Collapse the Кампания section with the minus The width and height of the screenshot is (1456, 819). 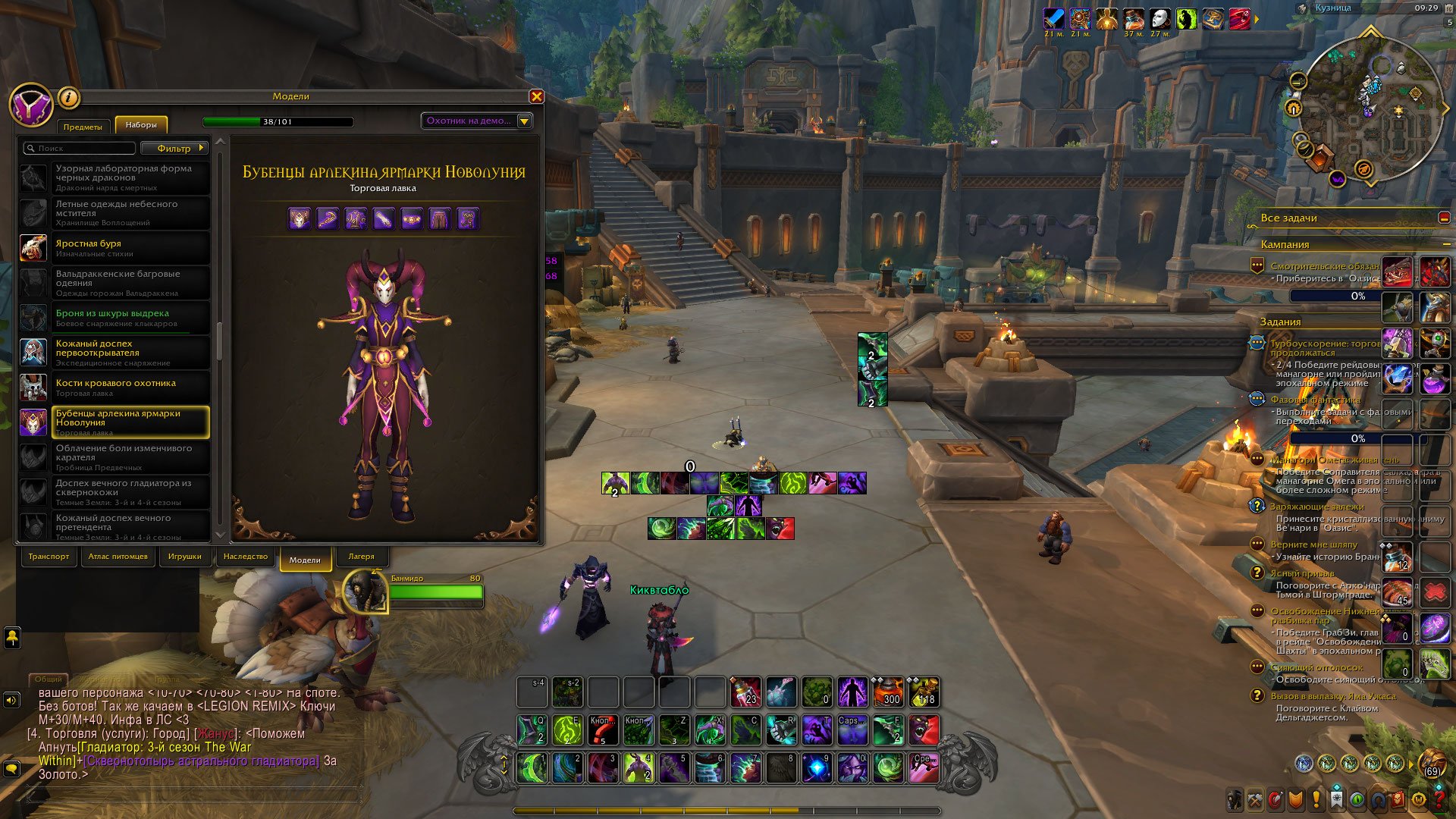pyautogui.click(x=1447, y=244)
